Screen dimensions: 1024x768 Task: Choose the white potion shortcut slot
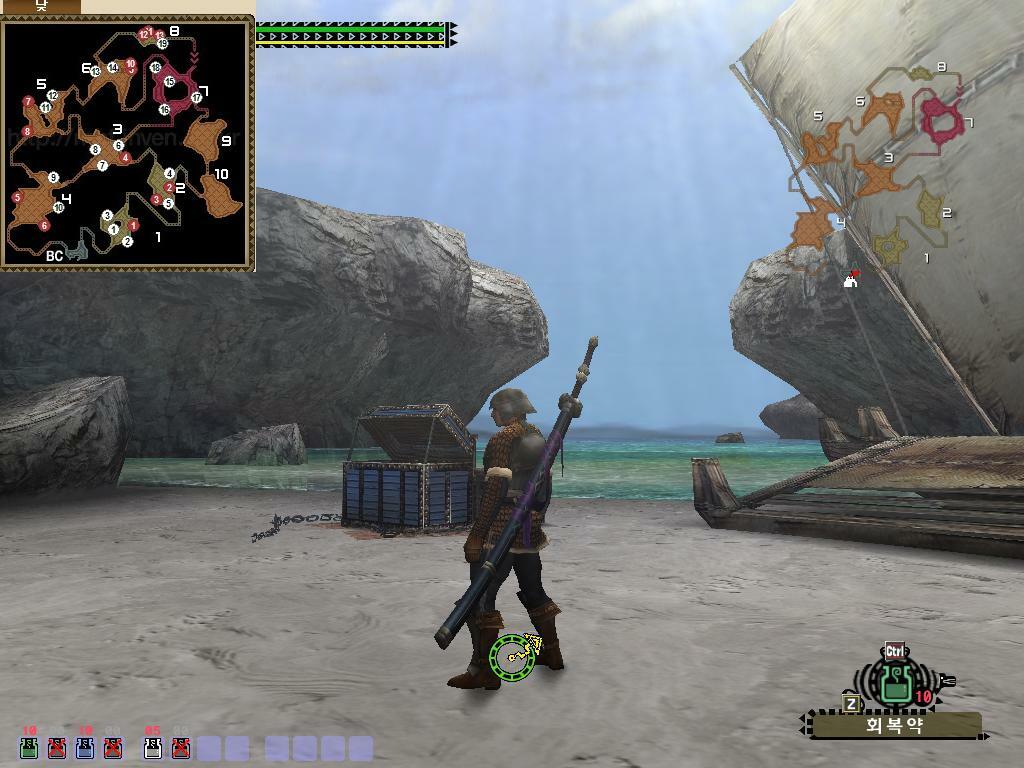[x=152, y=746]
